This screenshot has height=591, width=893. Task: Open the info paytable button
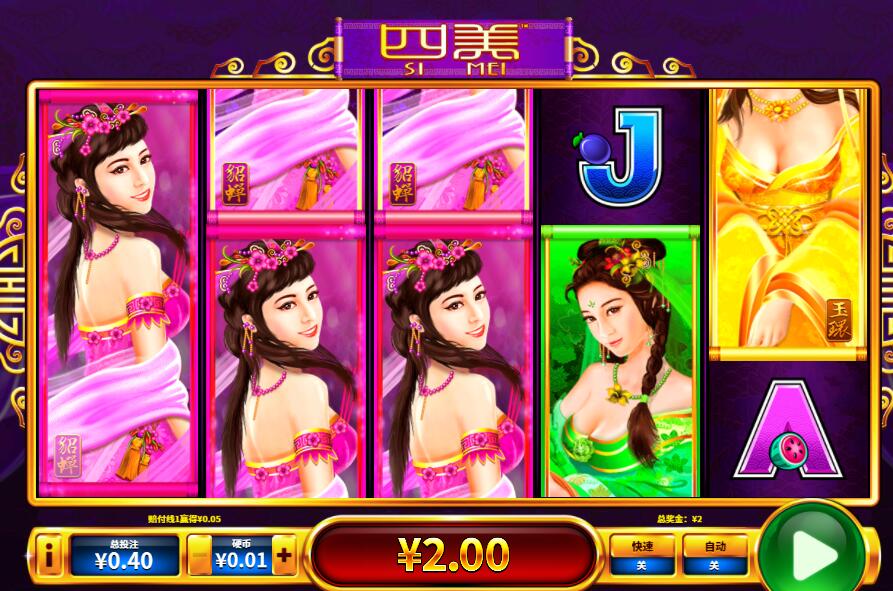click(47, 555)
